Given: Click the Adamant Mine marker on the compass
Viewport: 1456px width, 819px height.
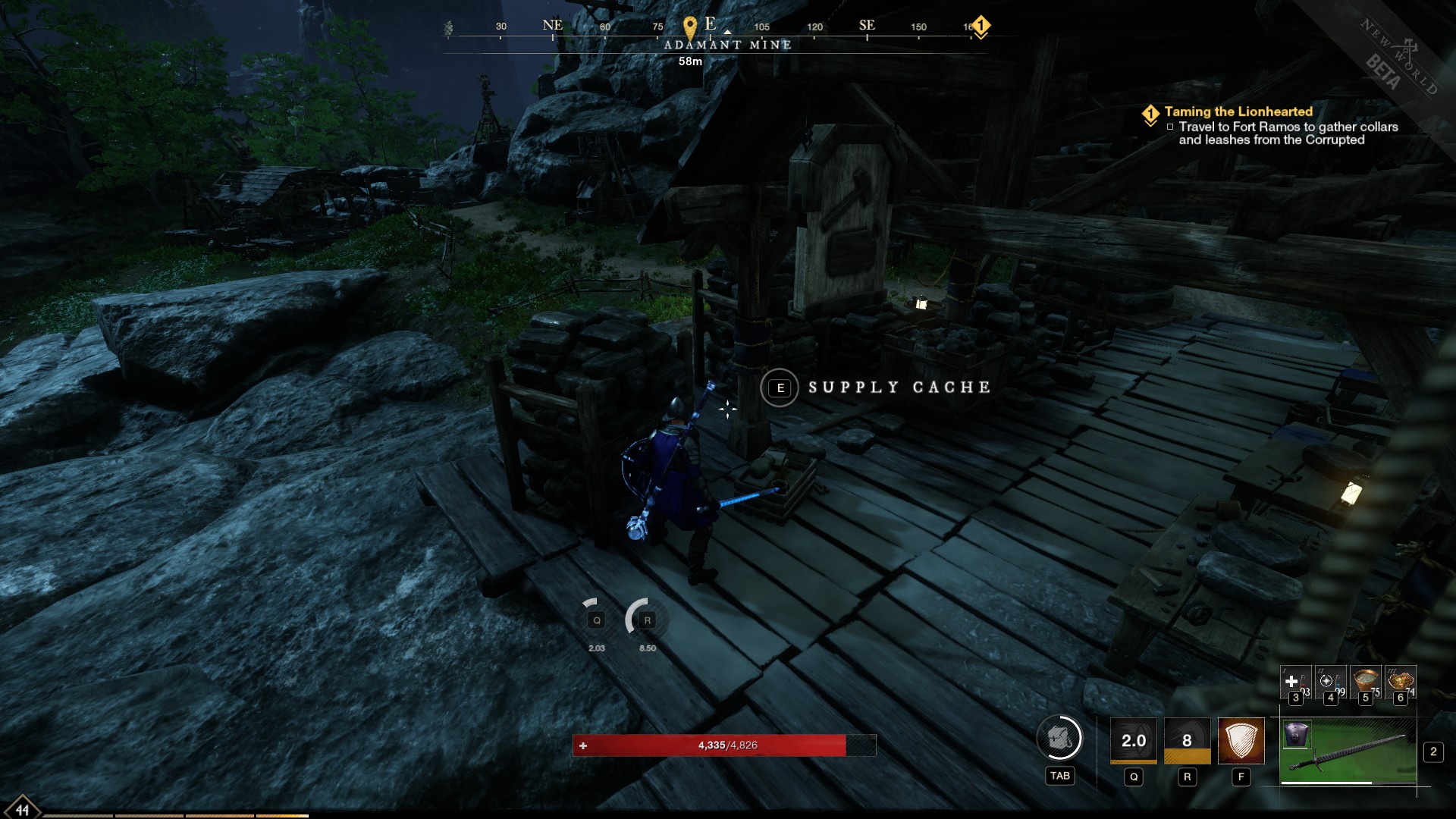Looking at the screenshot, I should coord(690,25).
